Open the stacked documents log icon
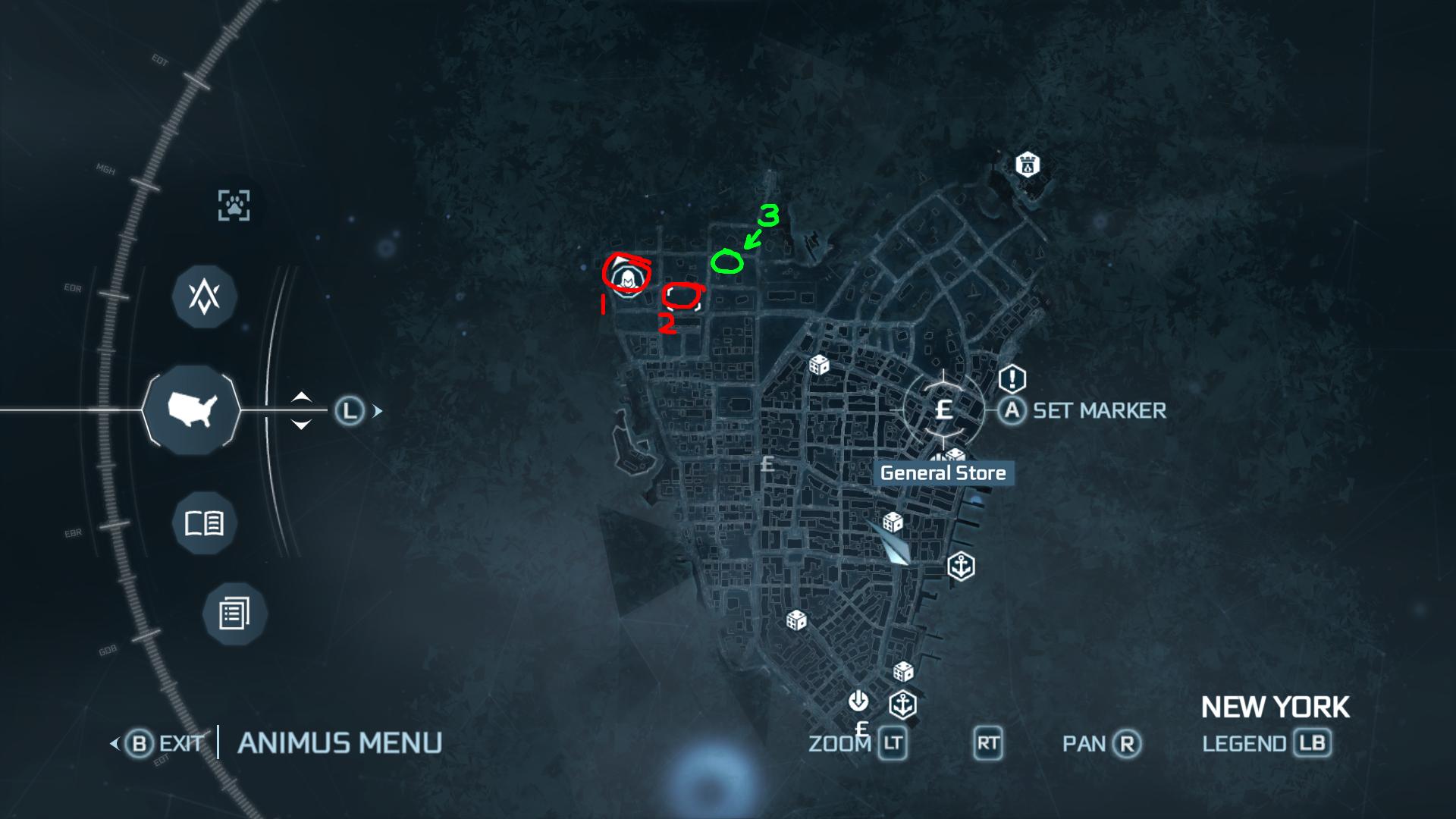 coord(234,613)
